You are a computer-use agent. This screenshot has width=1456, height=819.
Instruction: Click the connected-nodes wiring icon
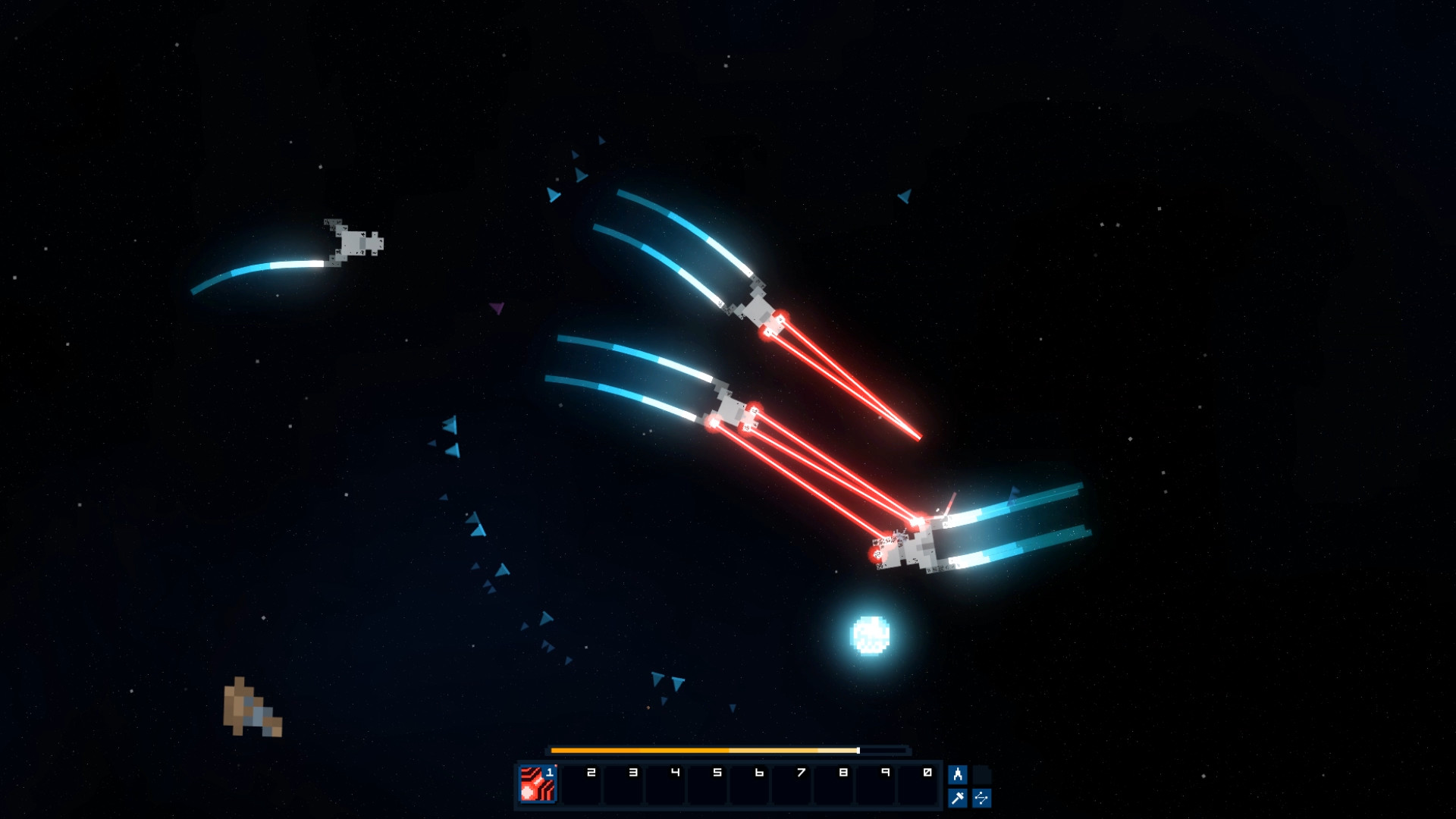click(x=981, y=798)
